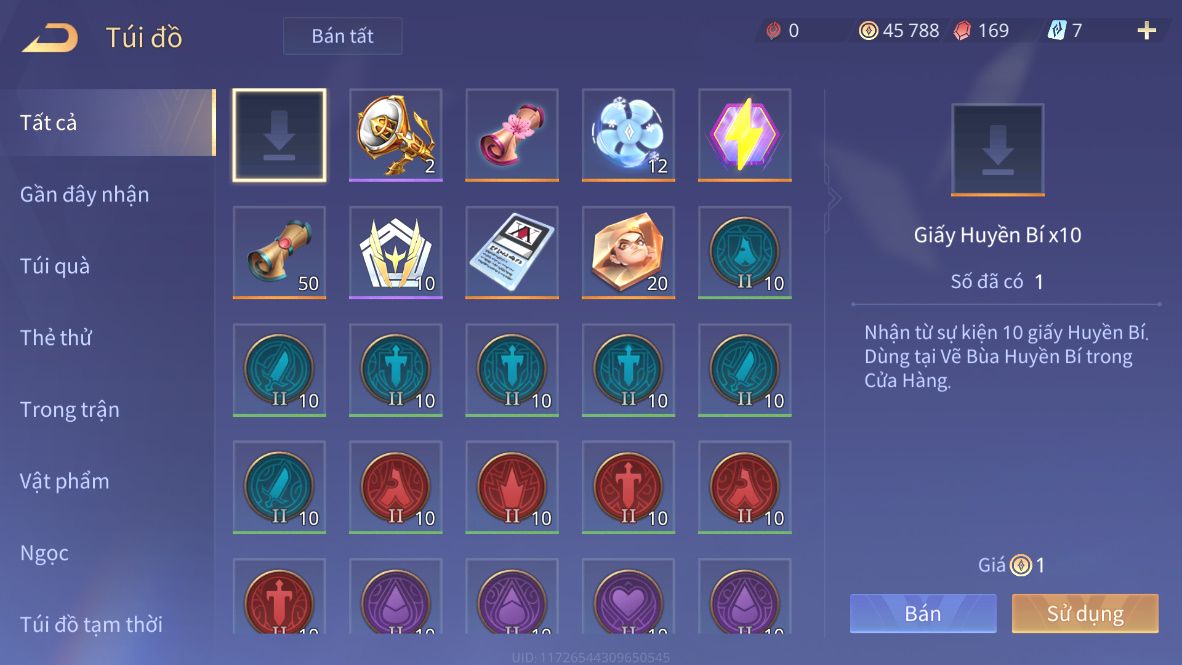Select the white card item slot

pos(512,252)
